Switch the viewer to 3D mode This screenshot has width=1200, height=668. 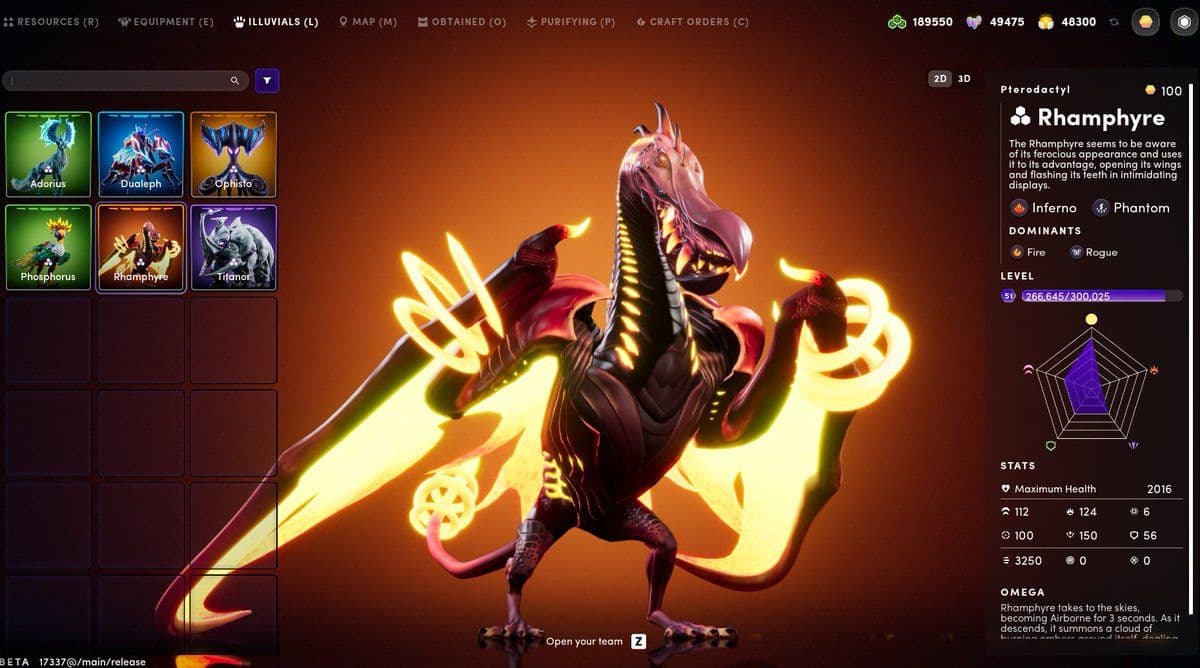coord(964,78)
